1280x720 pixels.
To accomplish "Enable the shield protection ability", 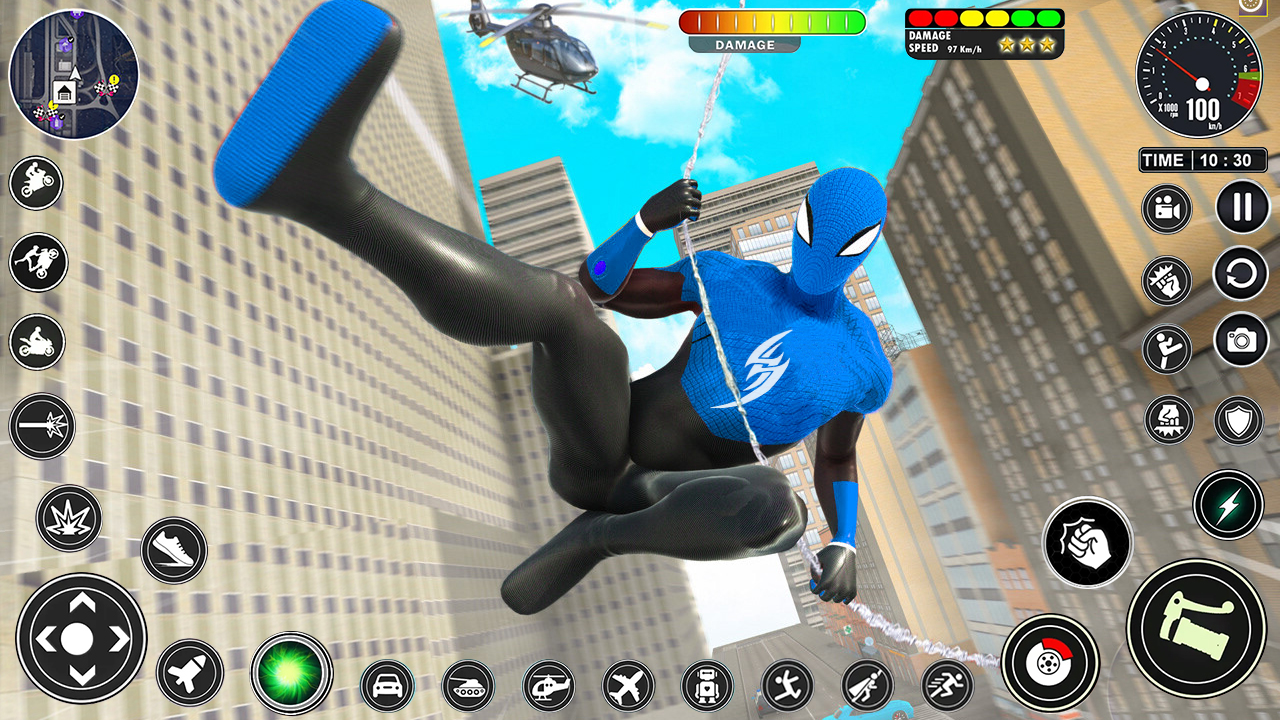I will pyautogui.click(x=1240, y=418).
